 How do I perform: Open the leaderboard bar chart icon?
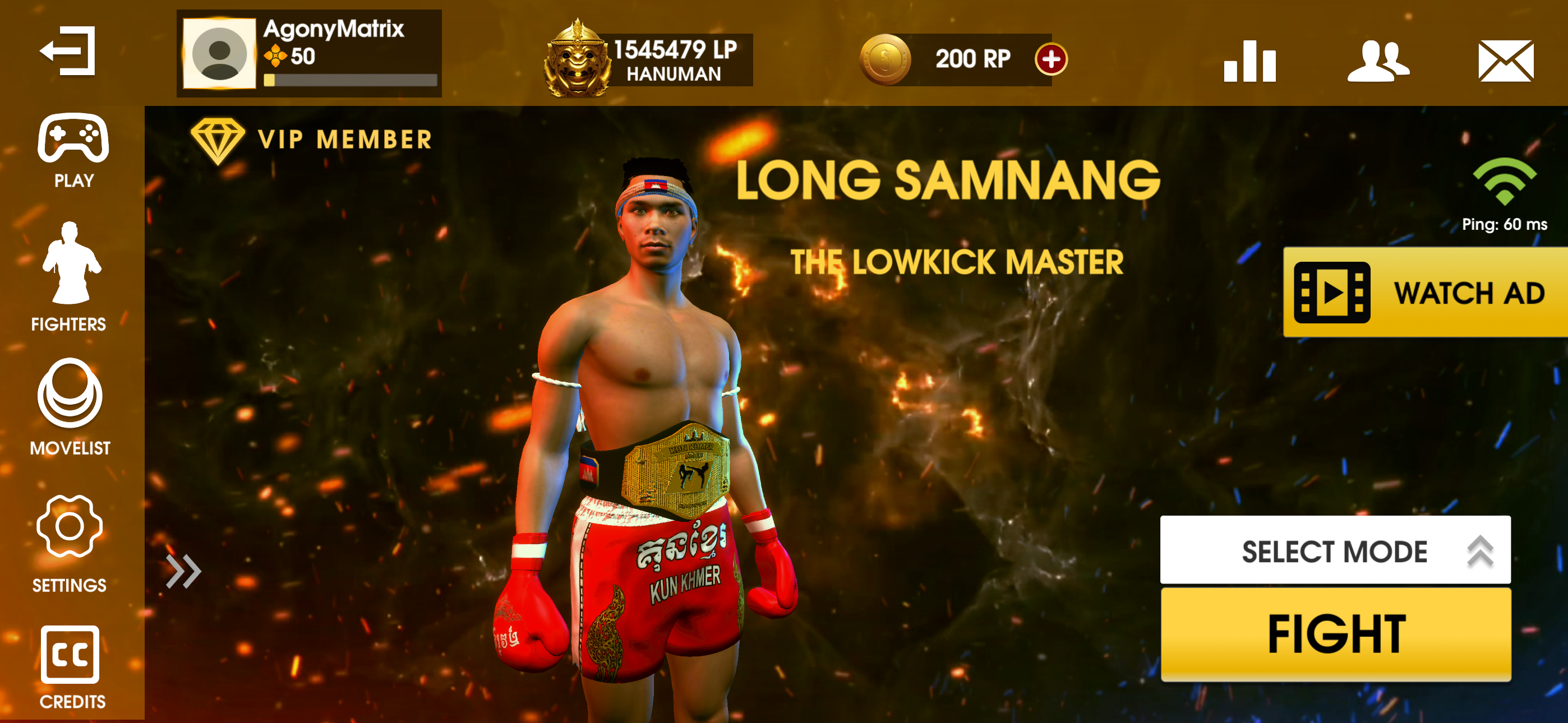pos(1249,61)
